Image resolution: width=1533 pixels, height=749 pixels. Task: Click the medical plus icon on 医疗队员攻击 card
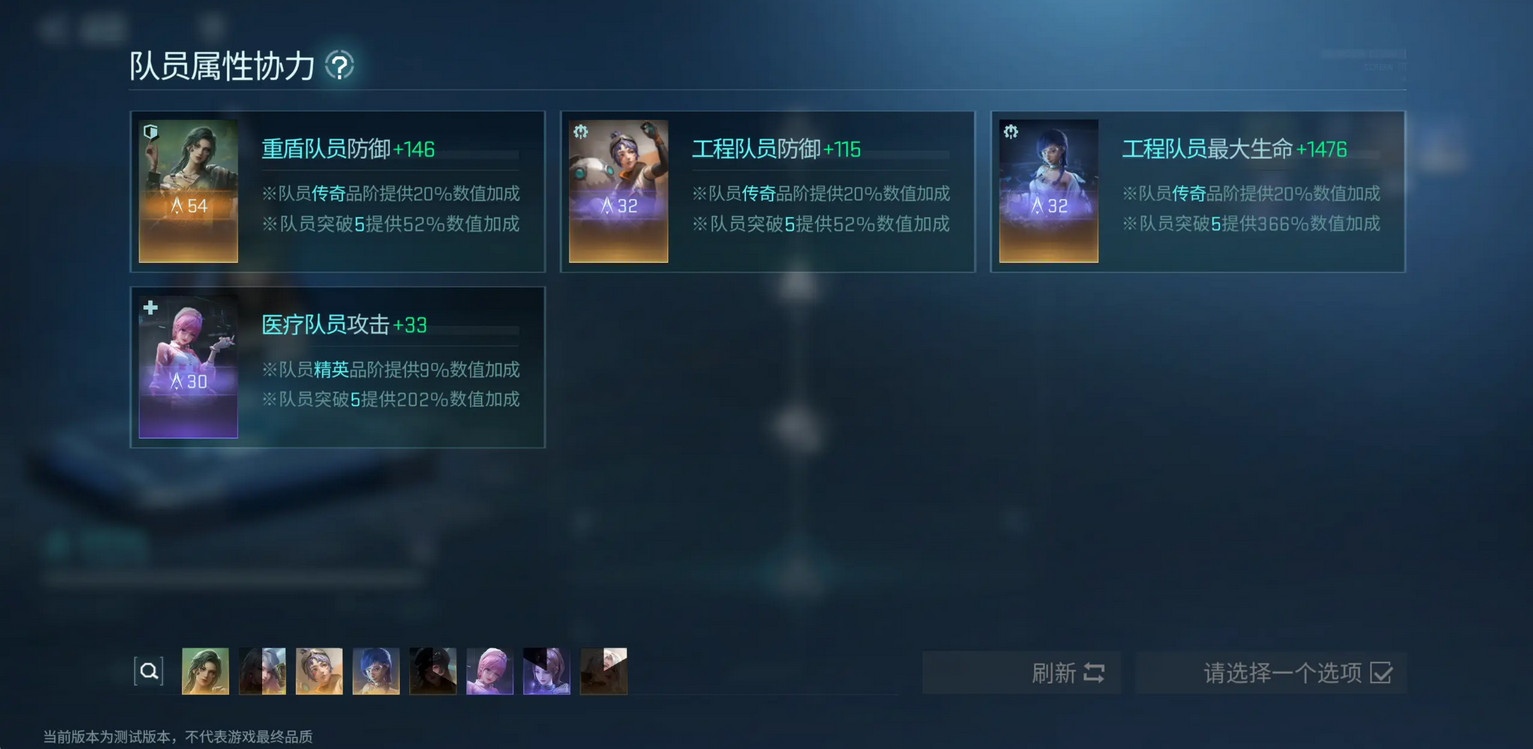point(149,308)
